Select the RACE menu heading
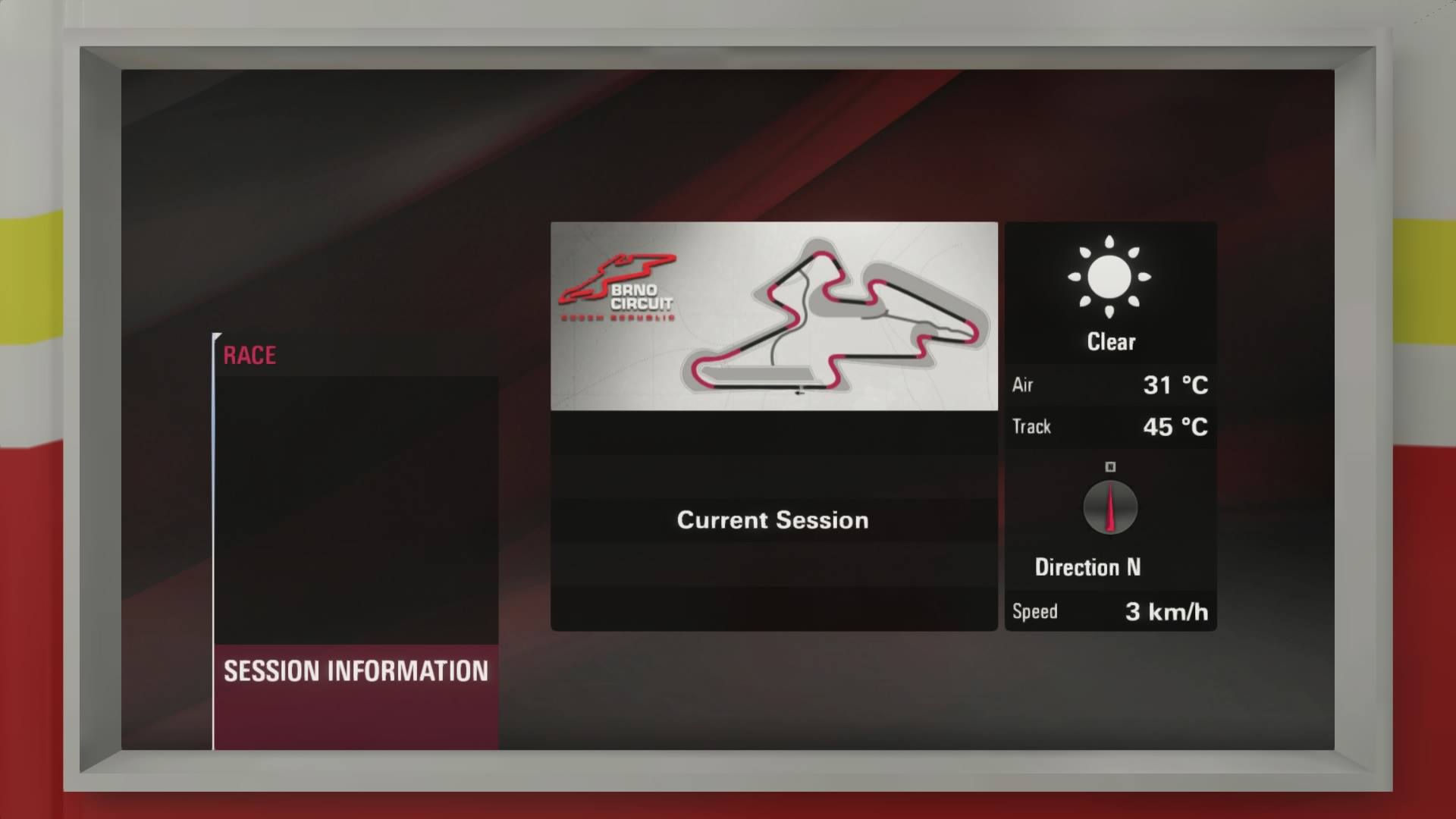The height and width of the screenshot is (819, 1456). click(x=249, y=355)
